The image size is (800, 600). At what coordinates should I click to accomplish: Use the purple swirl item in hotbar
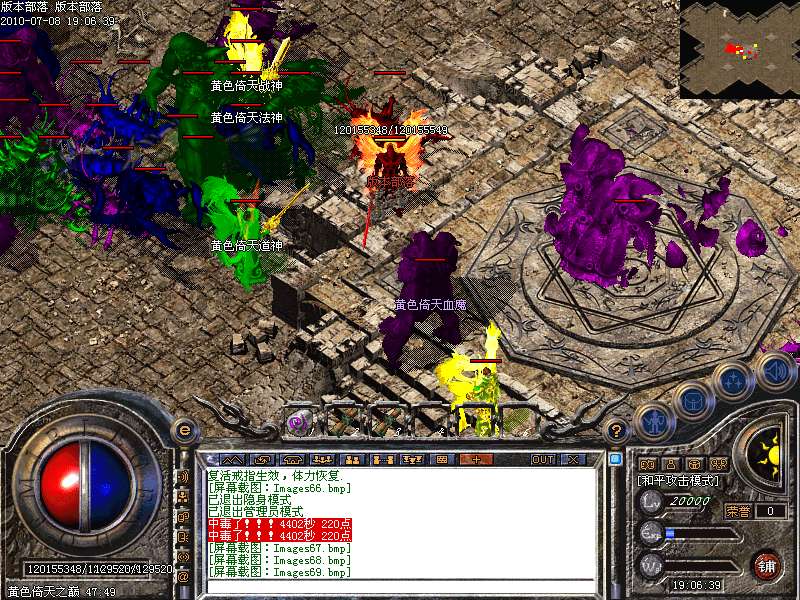(298, 422)
